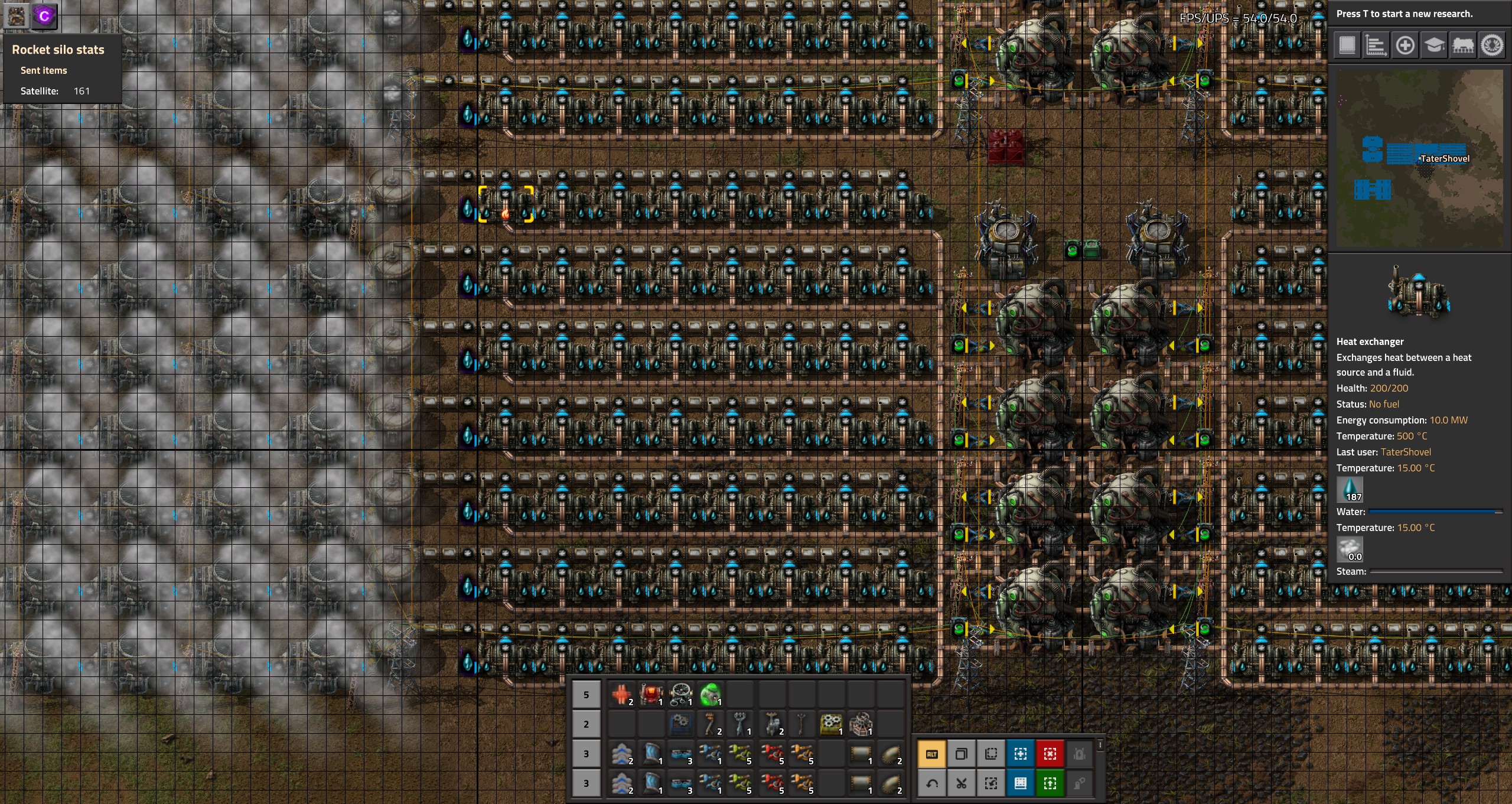Select the green upgrade planner button
This screenshot has height=804, width=1512.
(x=1049, y=784)
